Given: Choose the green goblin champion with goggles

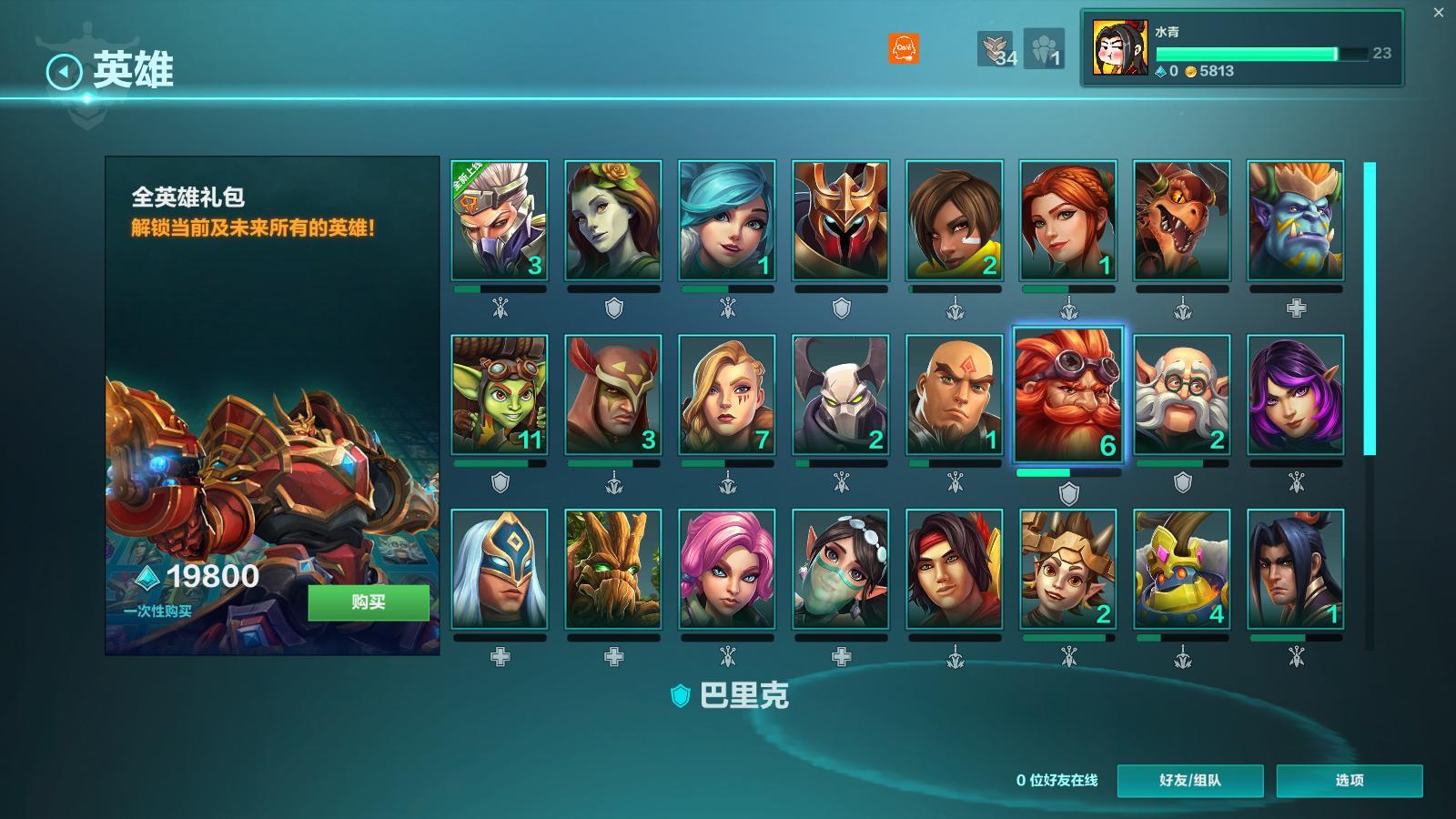Looking at the screenshot, I should [x=500, y=394].
